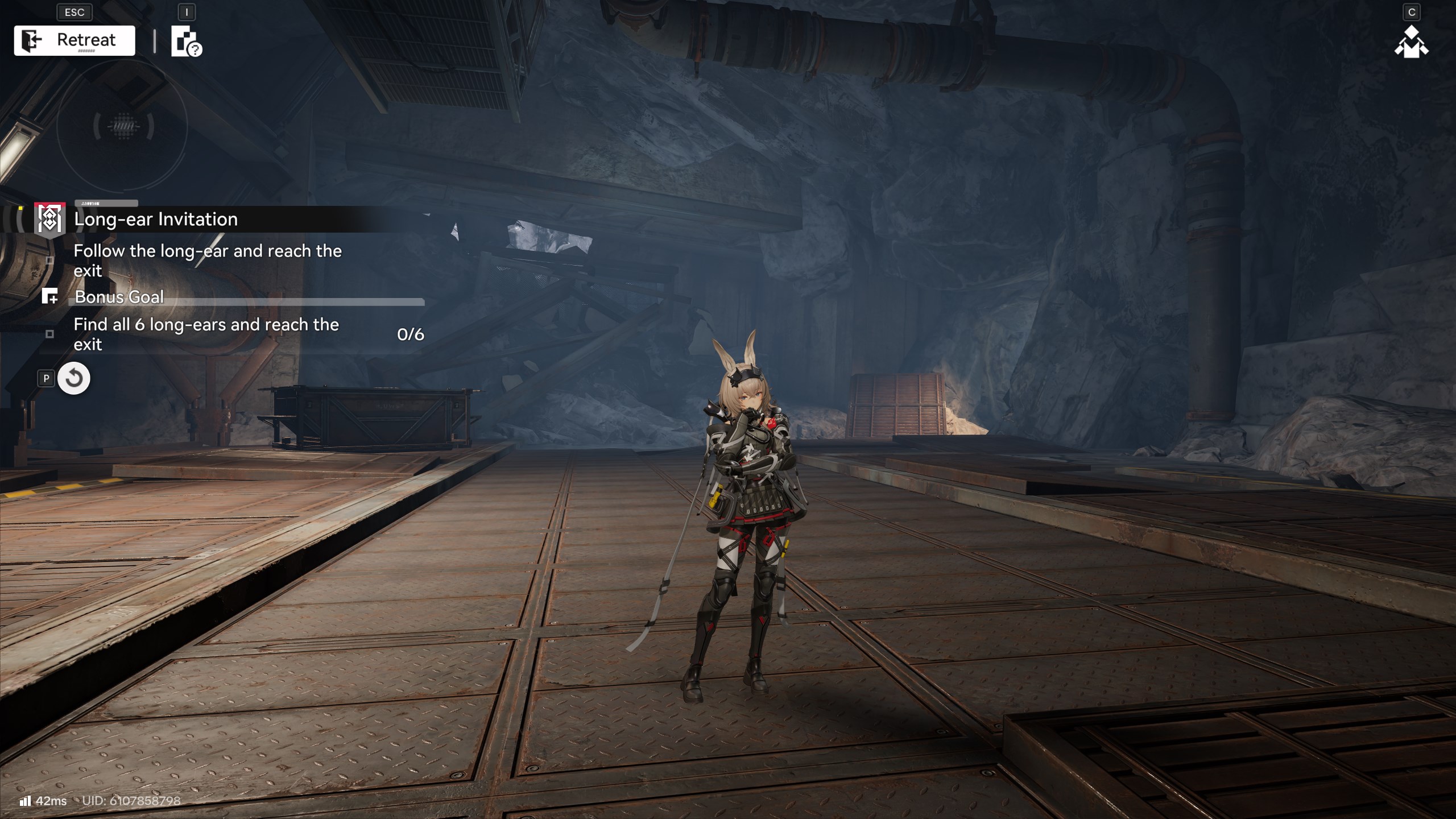
Task: Select the Long-ear Invitation mission tracker
Action: [155, 220]
